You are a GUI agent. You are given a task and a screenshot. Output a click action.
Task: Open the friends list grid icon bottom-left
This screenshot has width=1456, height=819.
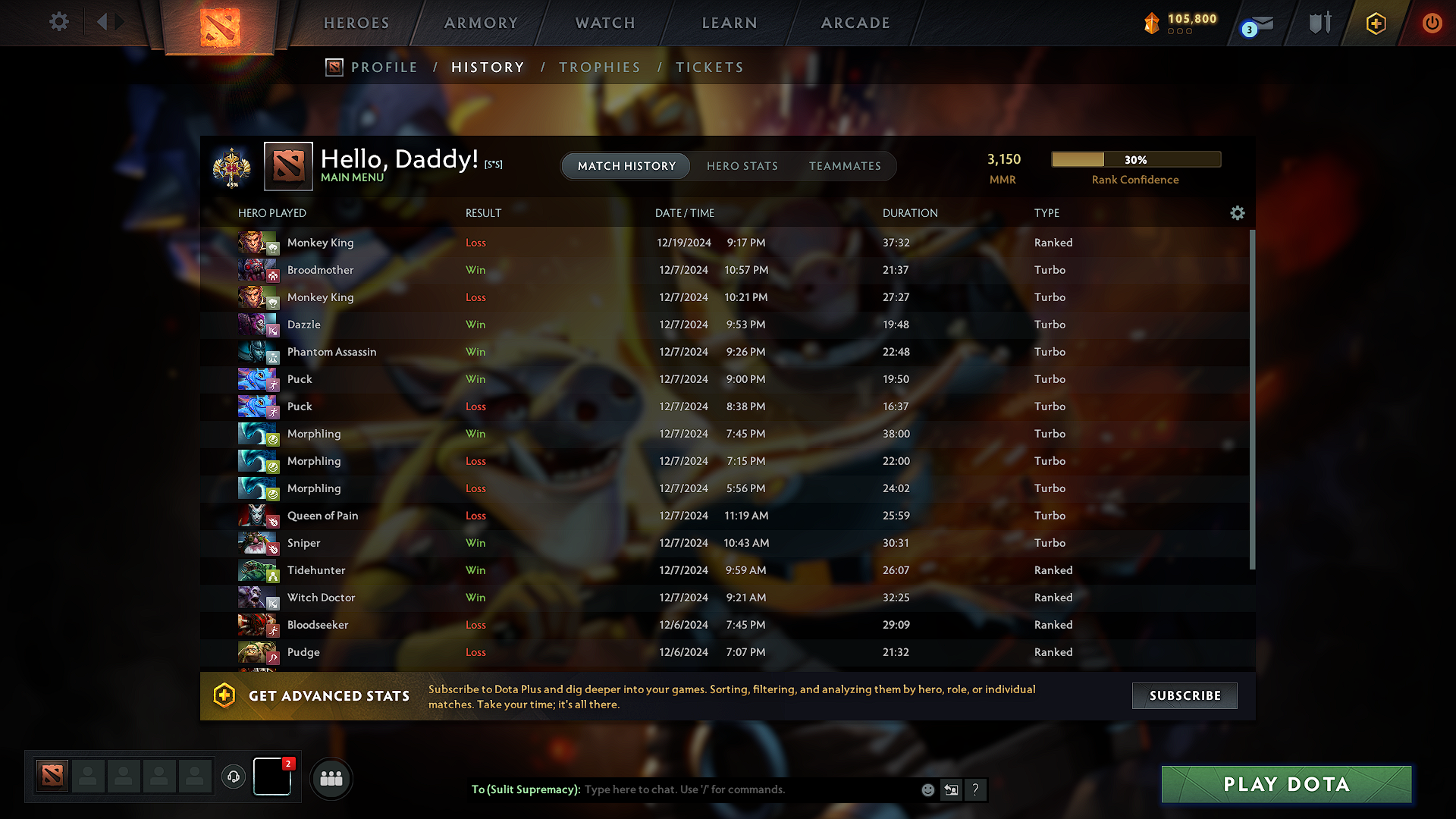point(331,778)
